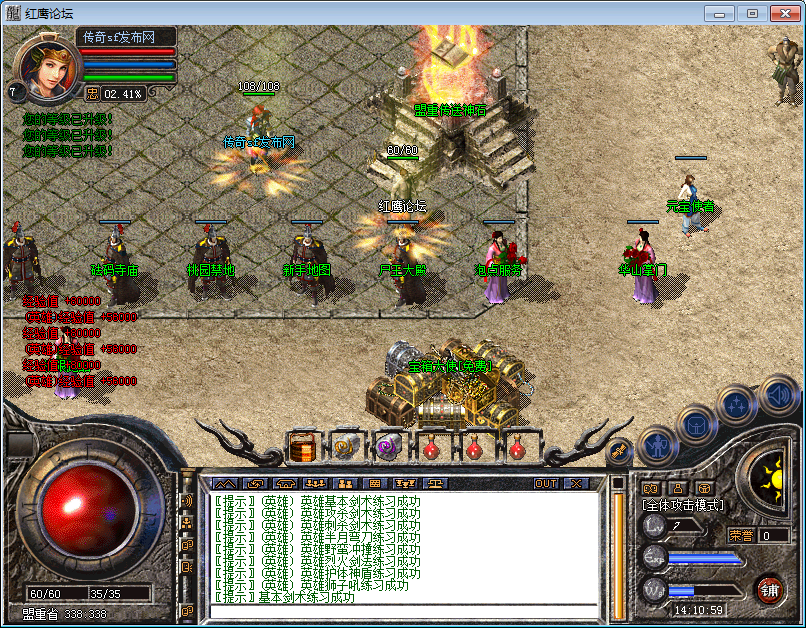The height and width of the screenshot is (628, 806).
Task: Type in the chat input field
Action: coord(400,610)
